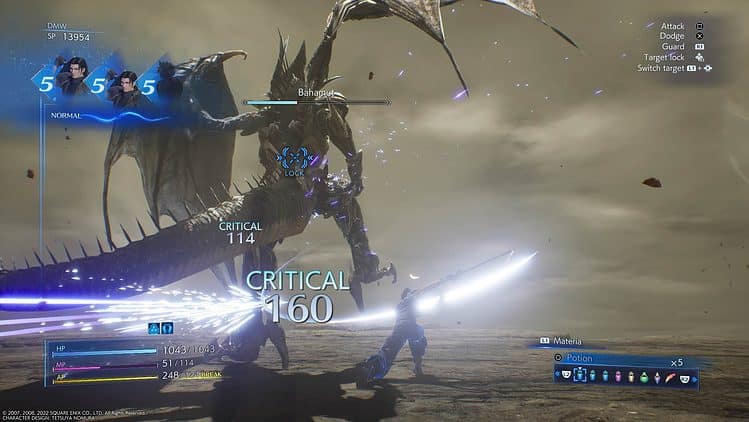
Task: Click the Lock target reticle on Bahamut
Action: (294, 157)
